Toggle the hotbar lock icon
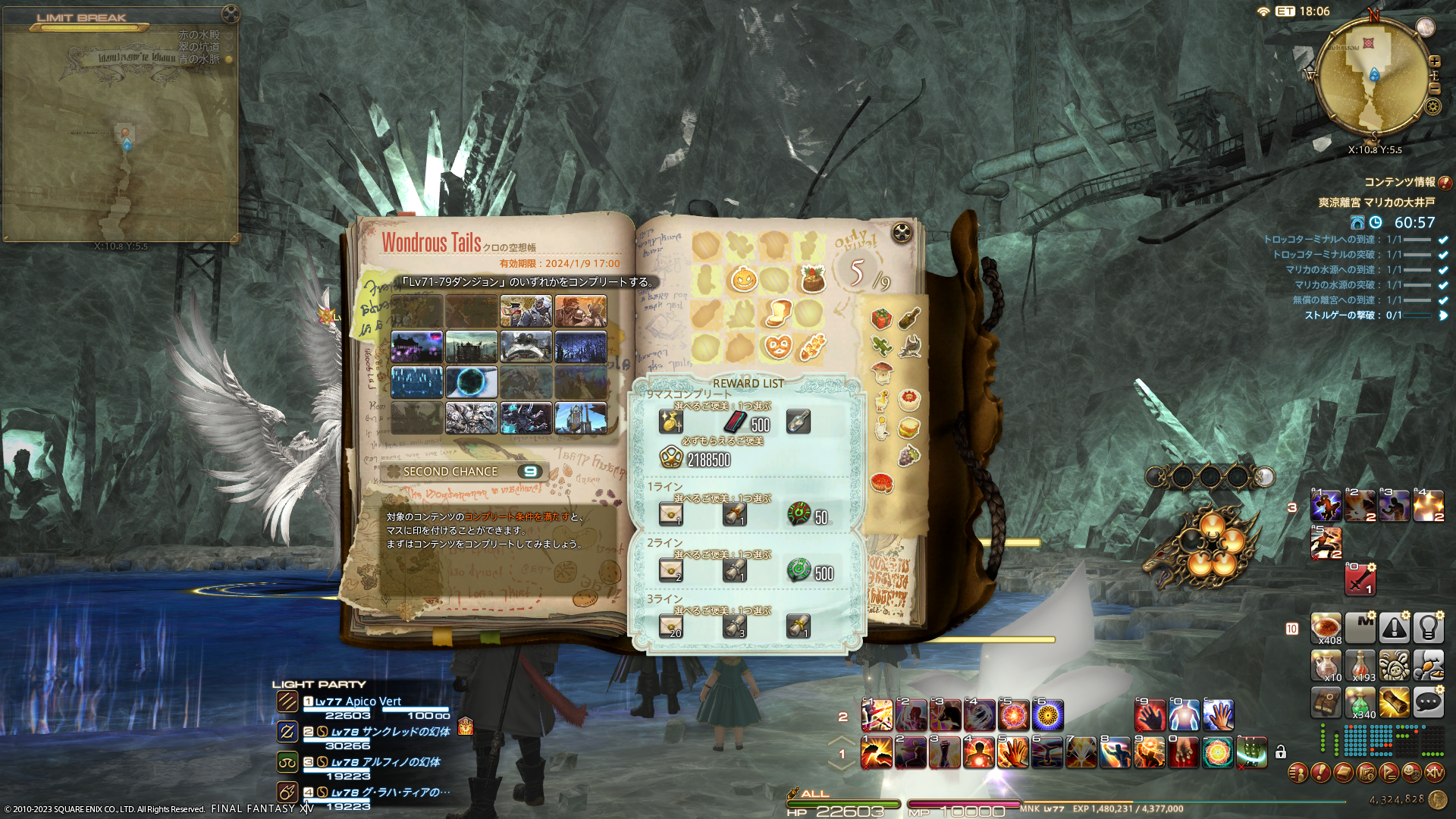 coord(1281,752)
